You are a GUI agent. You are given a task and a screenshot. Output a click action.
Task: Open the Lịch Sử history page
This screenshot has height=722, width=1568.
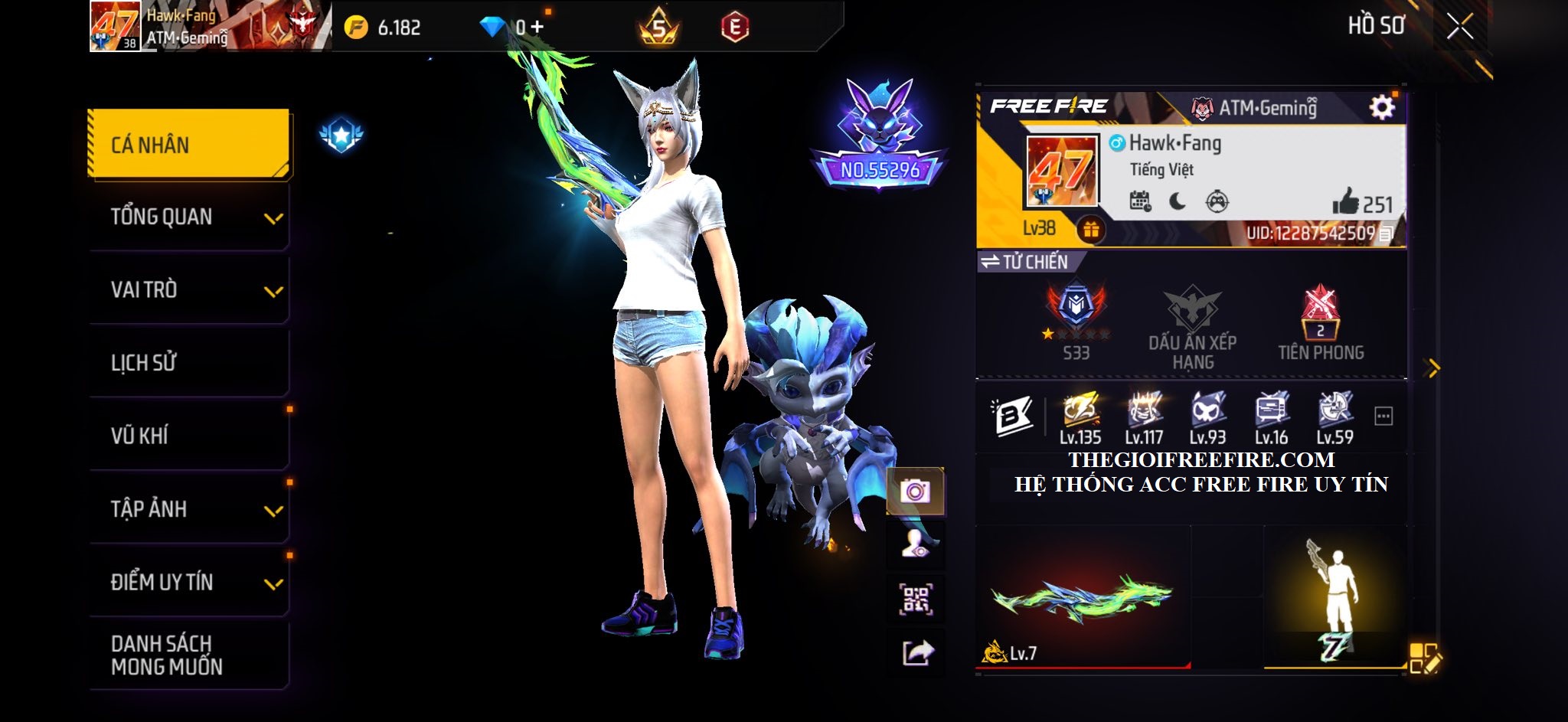pos(189,363)
